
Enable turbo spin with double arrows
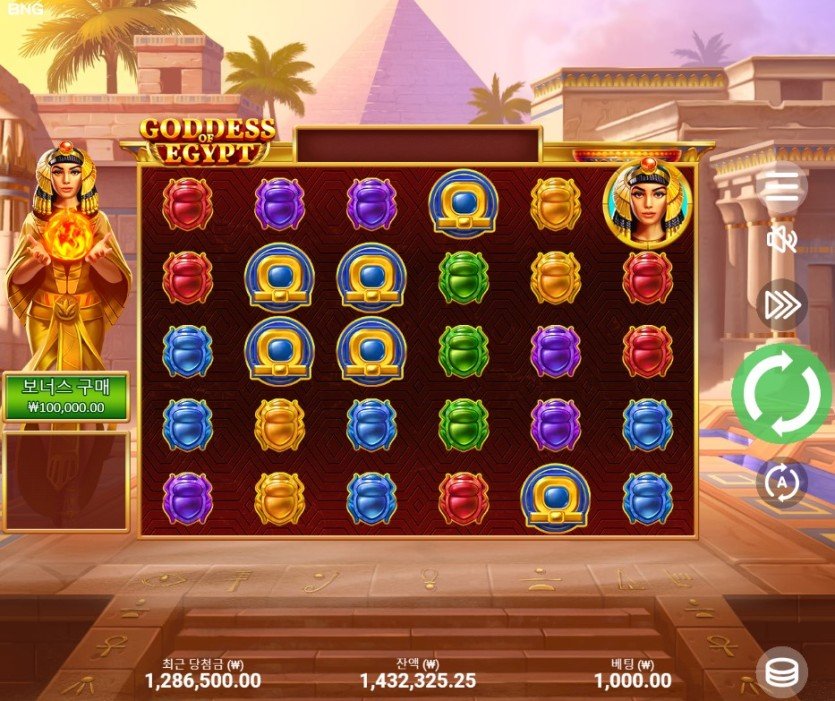click(x=781, y=305)
